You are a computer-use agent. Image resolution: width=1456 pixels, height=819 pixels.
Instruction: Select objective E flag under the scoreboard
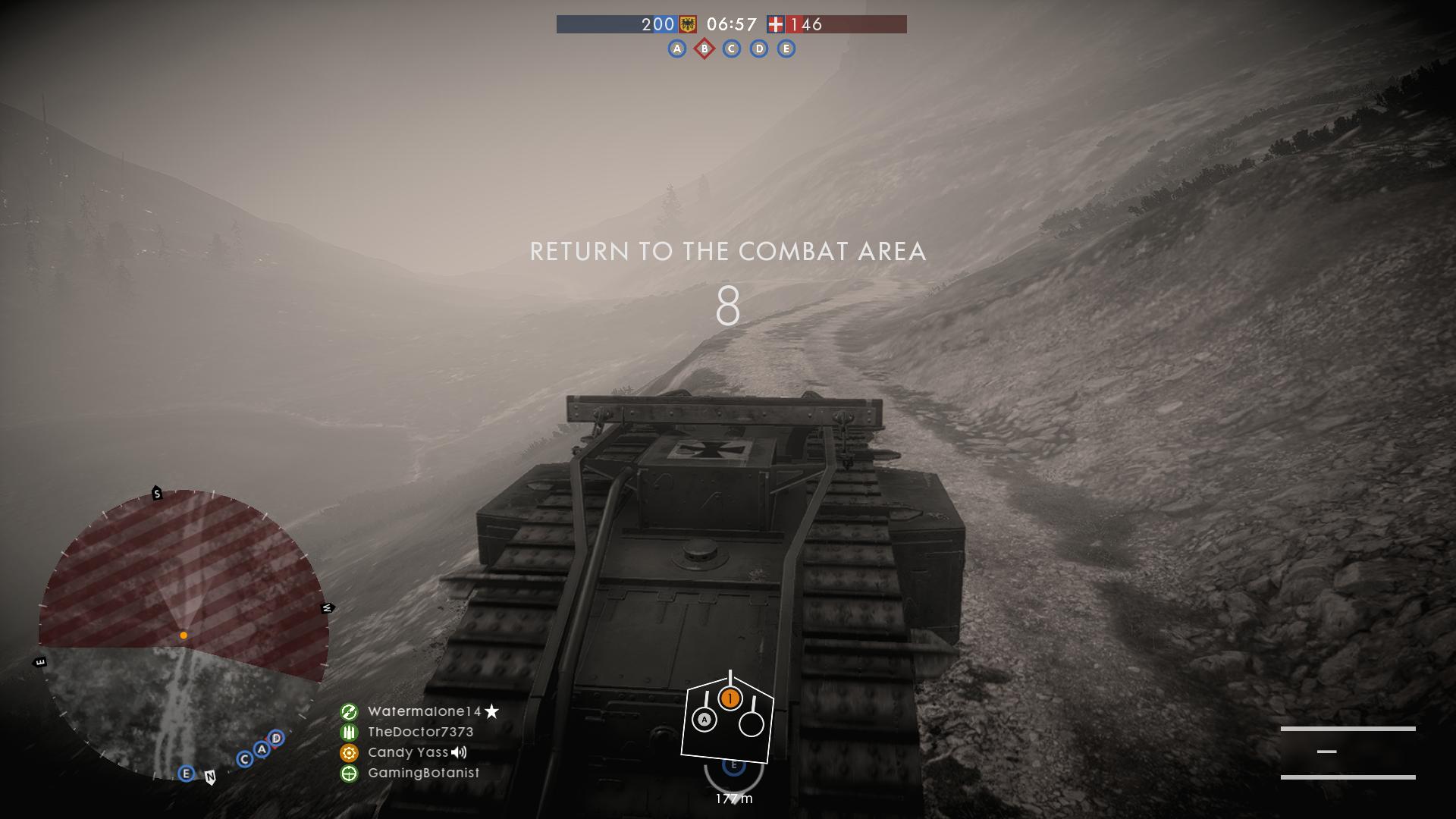[786, 49]
